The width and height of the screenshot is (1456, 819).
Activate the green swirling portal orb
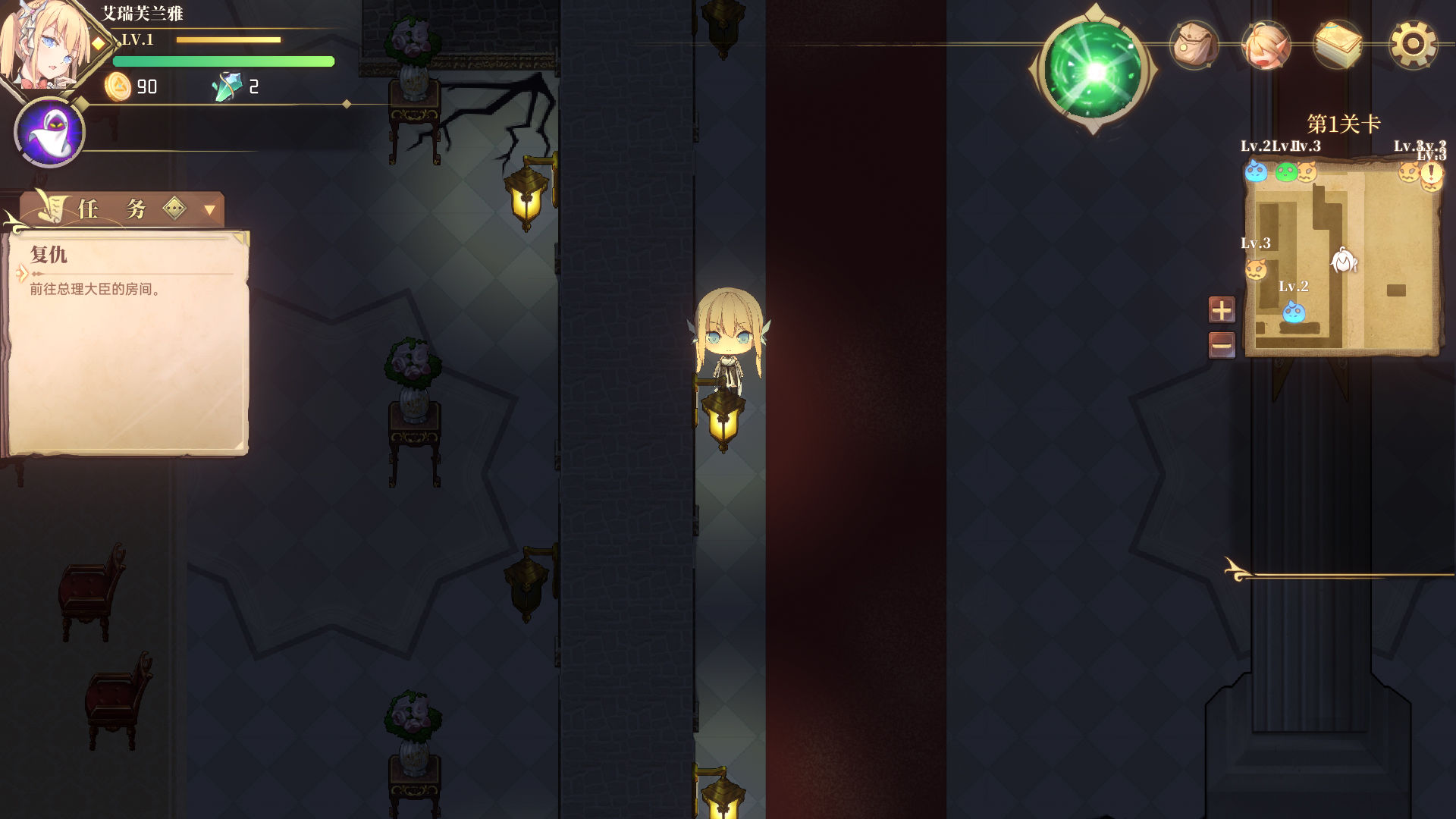(x=1094, y=71)
